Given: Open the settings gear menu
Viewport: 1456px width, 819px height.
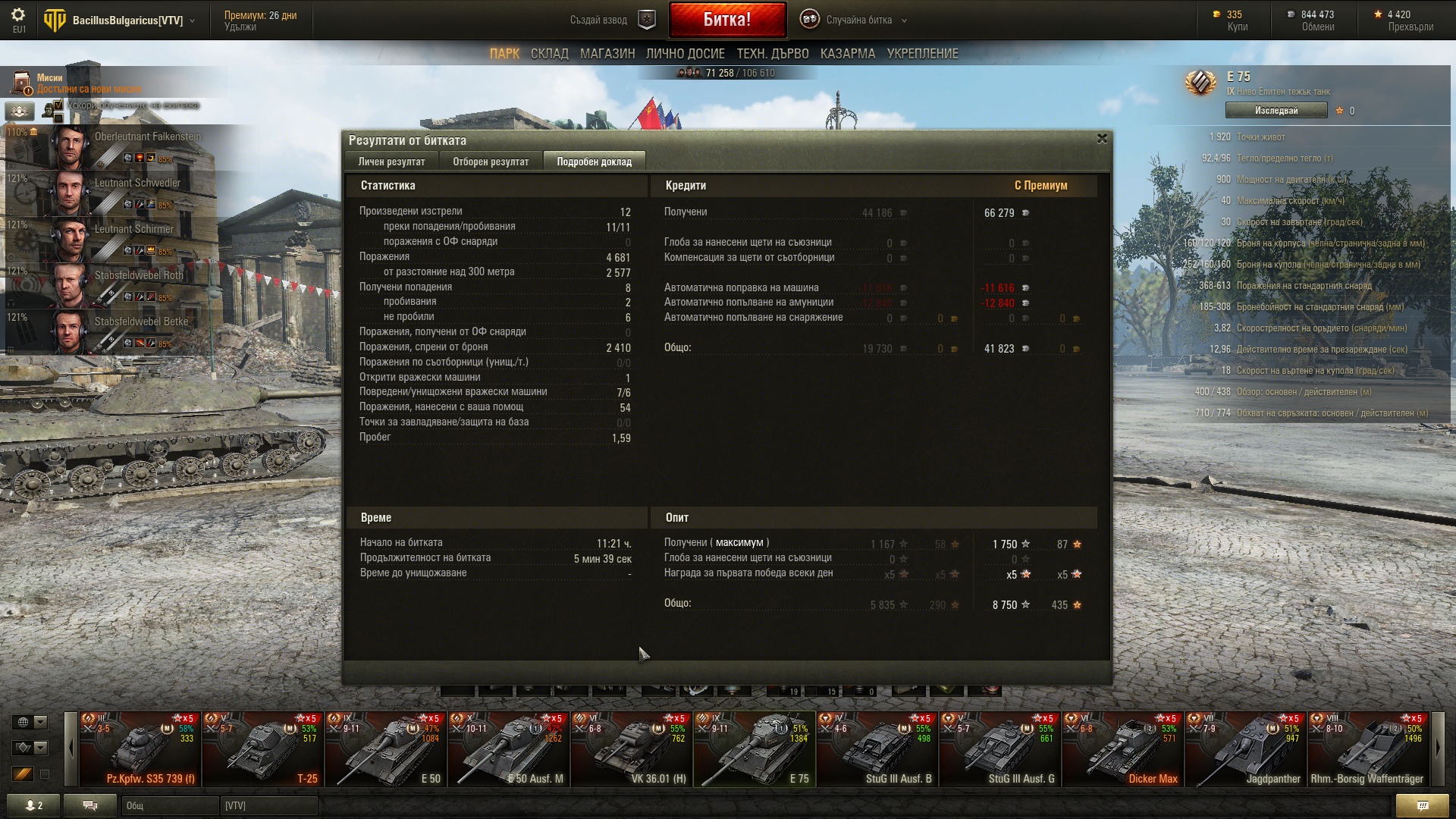Looking at the screenshot, I should click(18, 15).
